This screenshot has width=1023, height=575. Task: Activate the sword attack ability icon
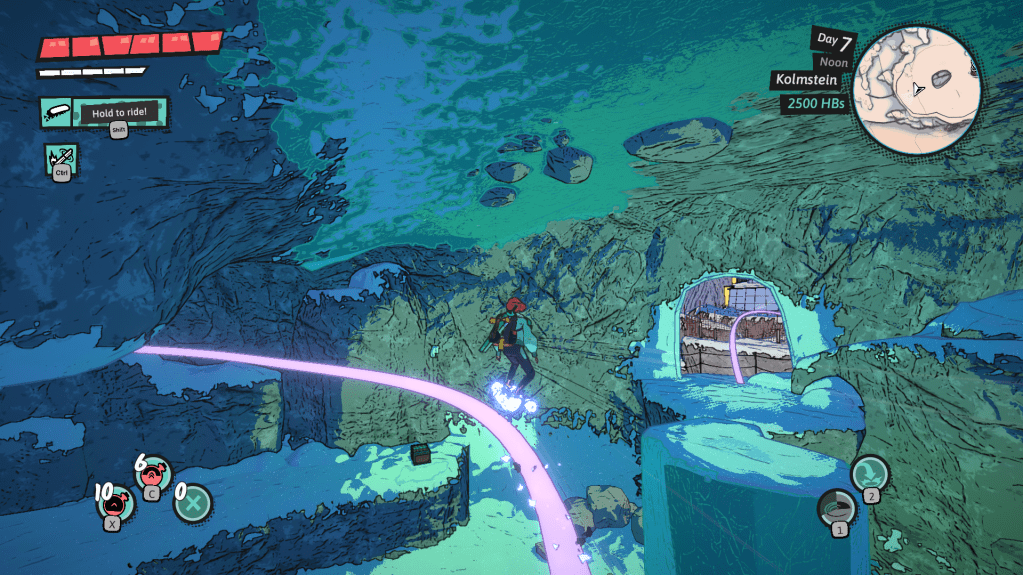[60, 158]
